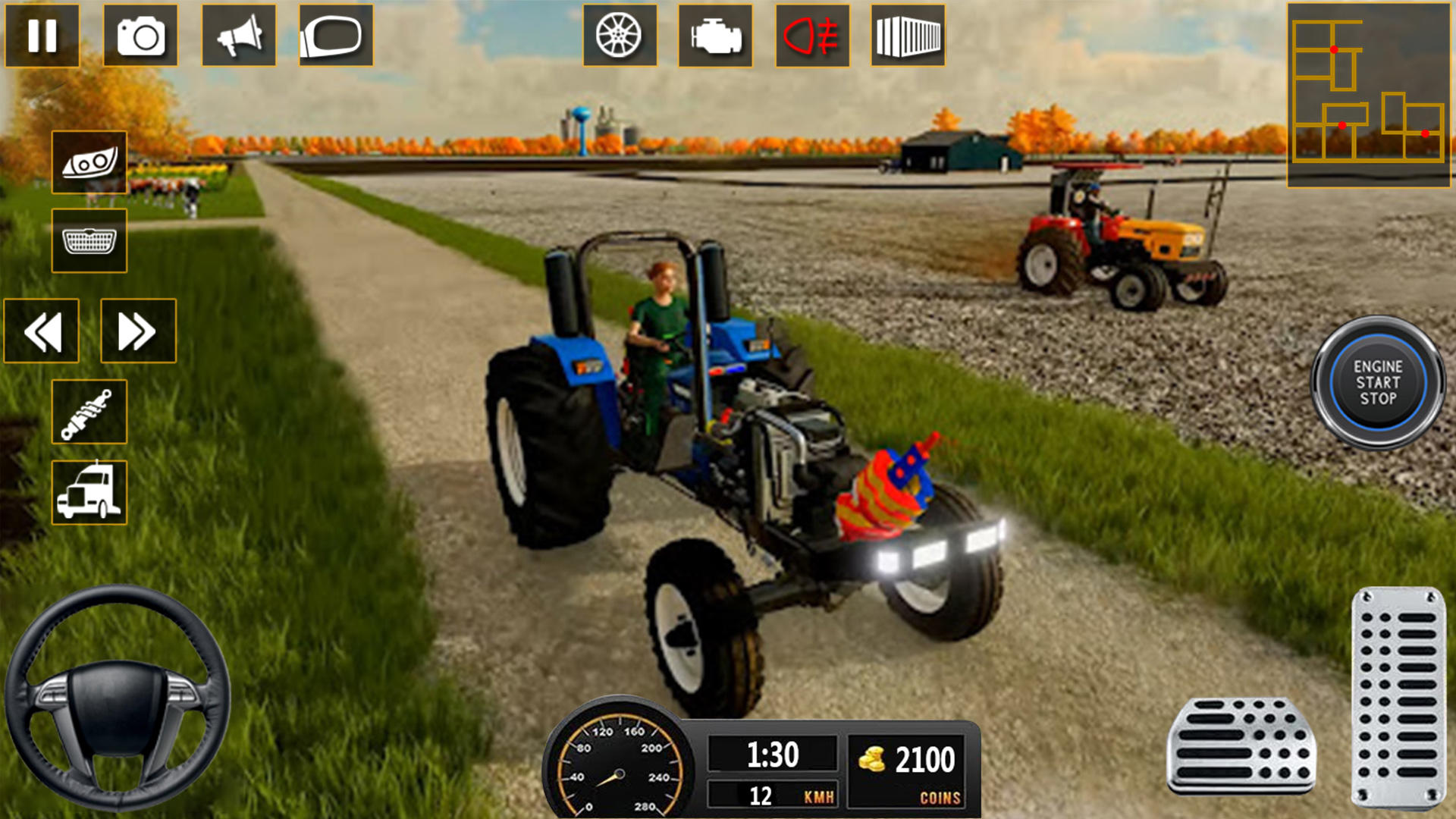This screenshot has height=819, width=1456.
Task: Click the suspension shock absorber icon
Action: coord(88,410)
